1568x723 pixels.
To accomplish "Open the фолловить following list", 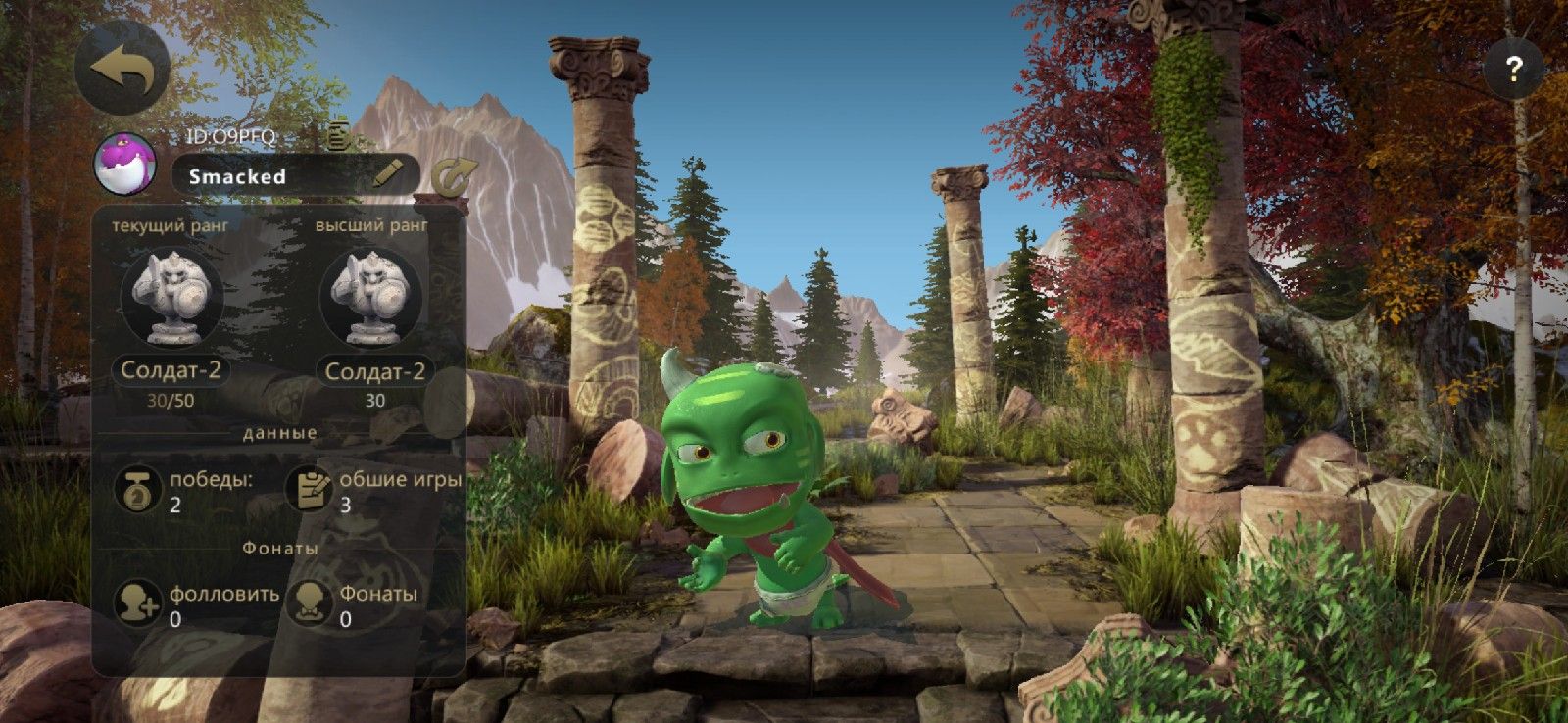I will click(x=137, y=602).
